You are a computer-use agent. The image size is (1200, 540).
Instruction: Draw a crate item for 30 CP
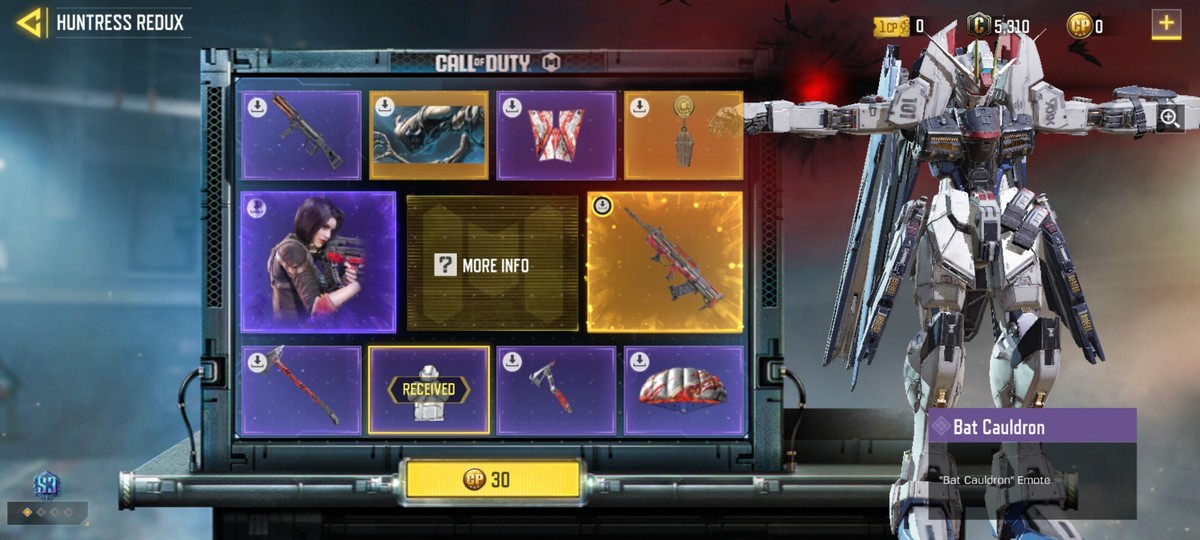click(x=492, y=480)
